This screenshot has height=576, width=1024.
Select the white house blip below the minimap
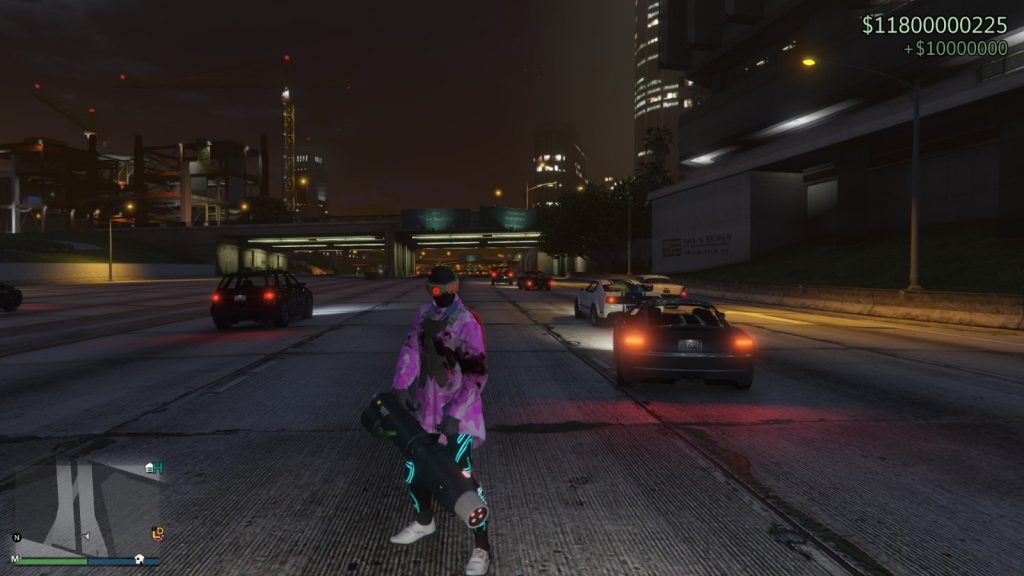tap(140, 559)
